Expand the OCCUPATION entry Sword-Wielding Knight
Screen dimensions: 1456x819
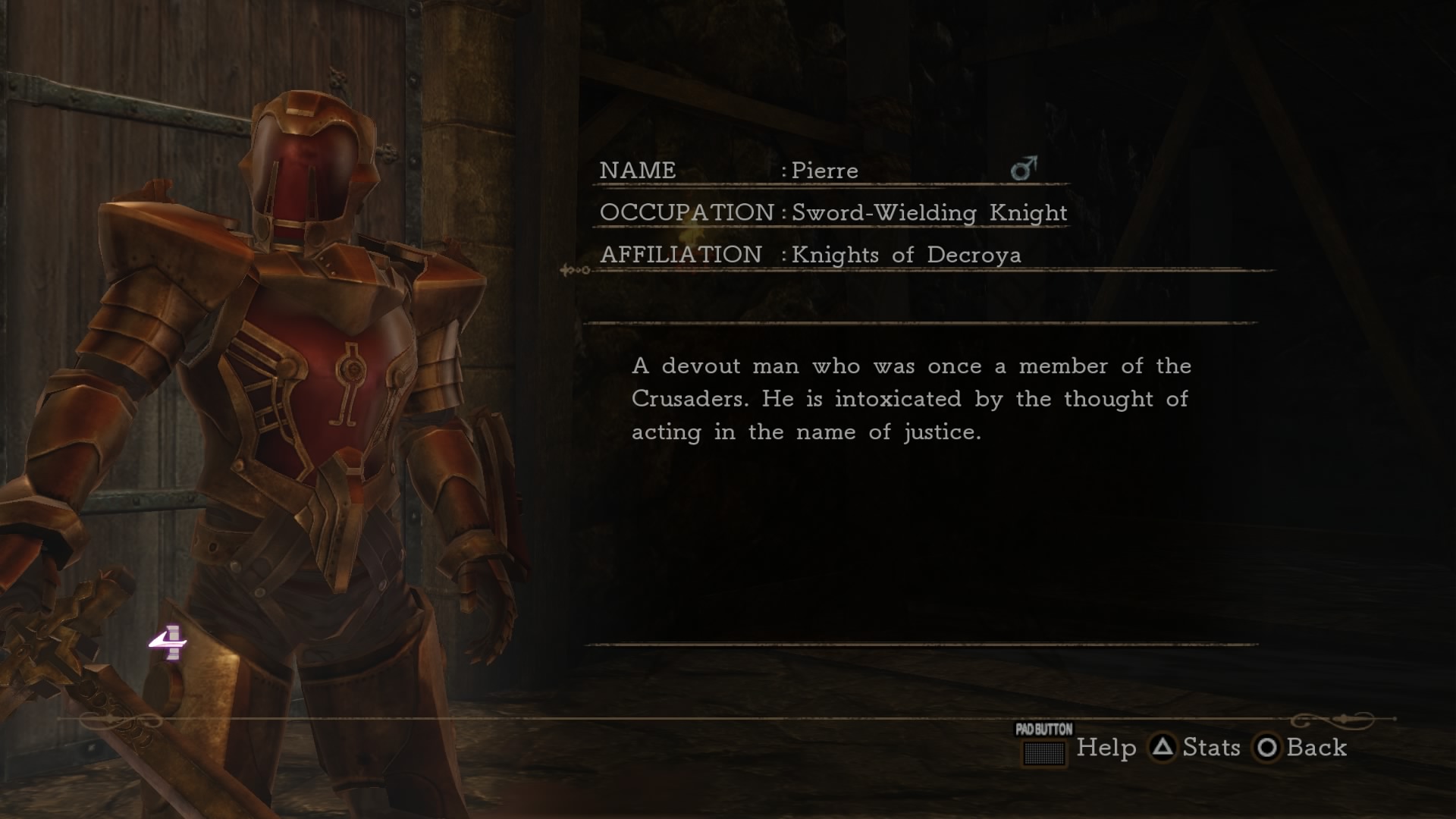point(927,213)
